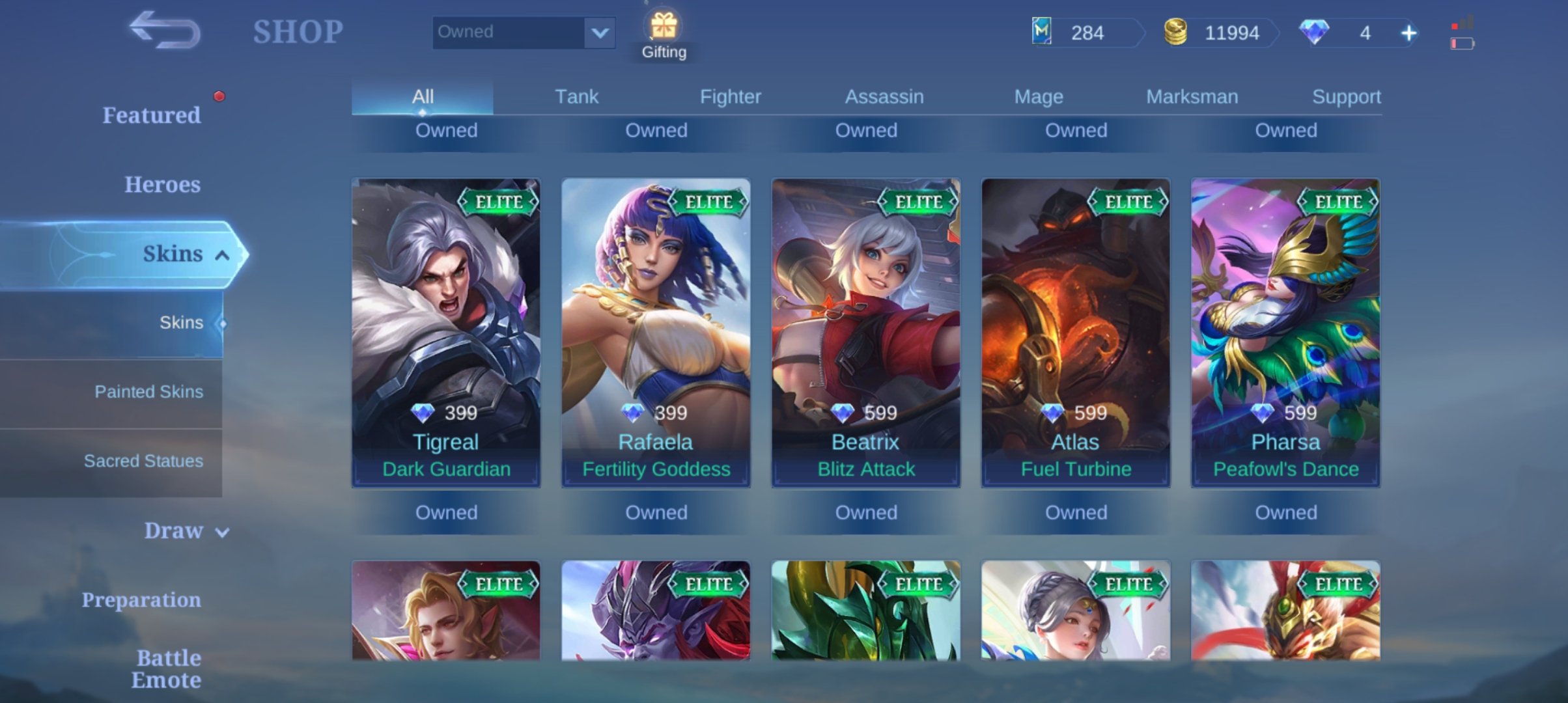Select Tigreal Dark Guardian skin card
Image resolution: width=1568 pixels, height=703 pixels.
446,332
